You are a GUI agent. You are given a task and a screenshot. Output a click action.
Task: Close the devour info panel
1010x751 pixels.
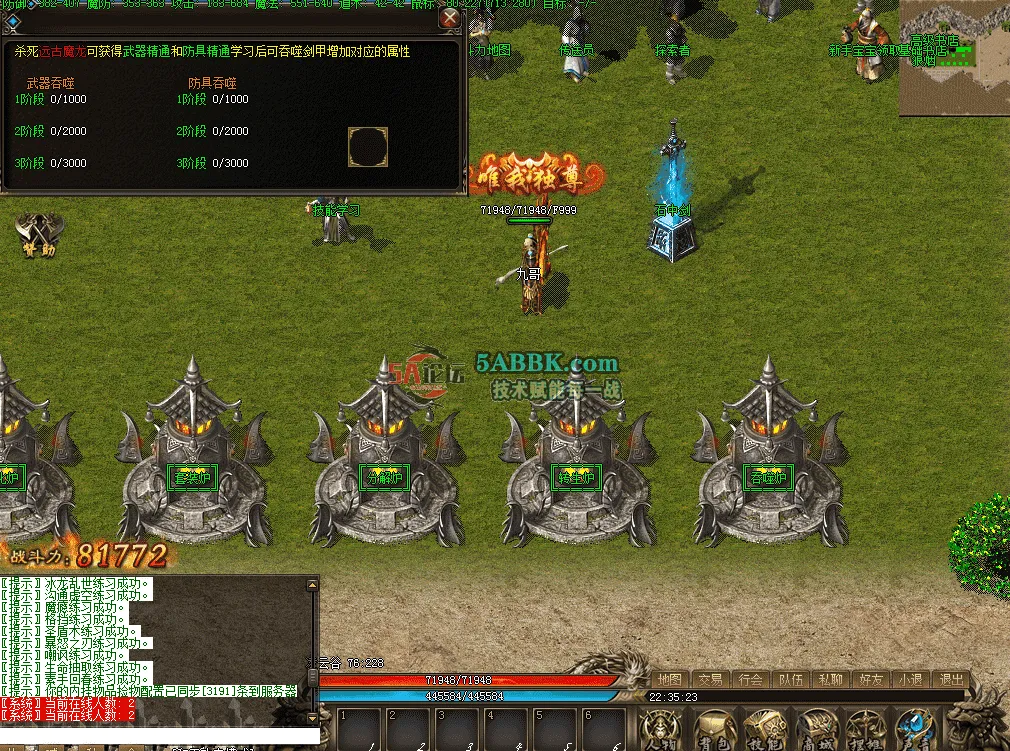click(x=450, y=18)
